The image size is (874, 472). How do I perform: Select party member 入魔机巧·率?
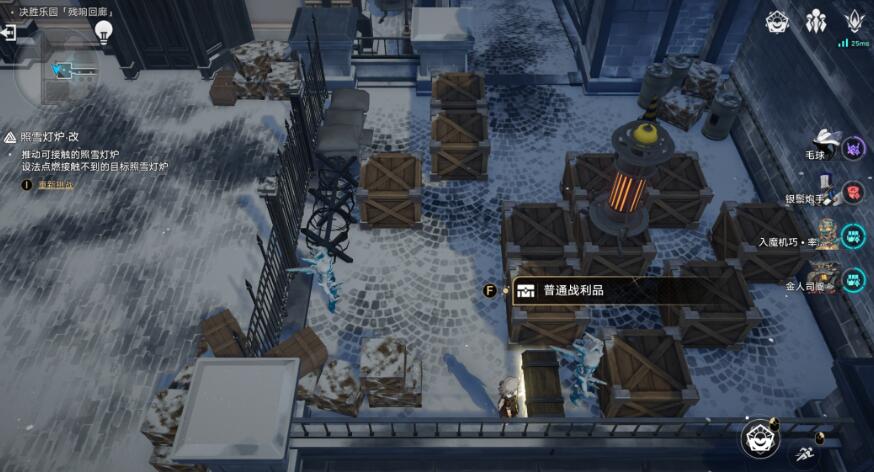click(853, 236)
